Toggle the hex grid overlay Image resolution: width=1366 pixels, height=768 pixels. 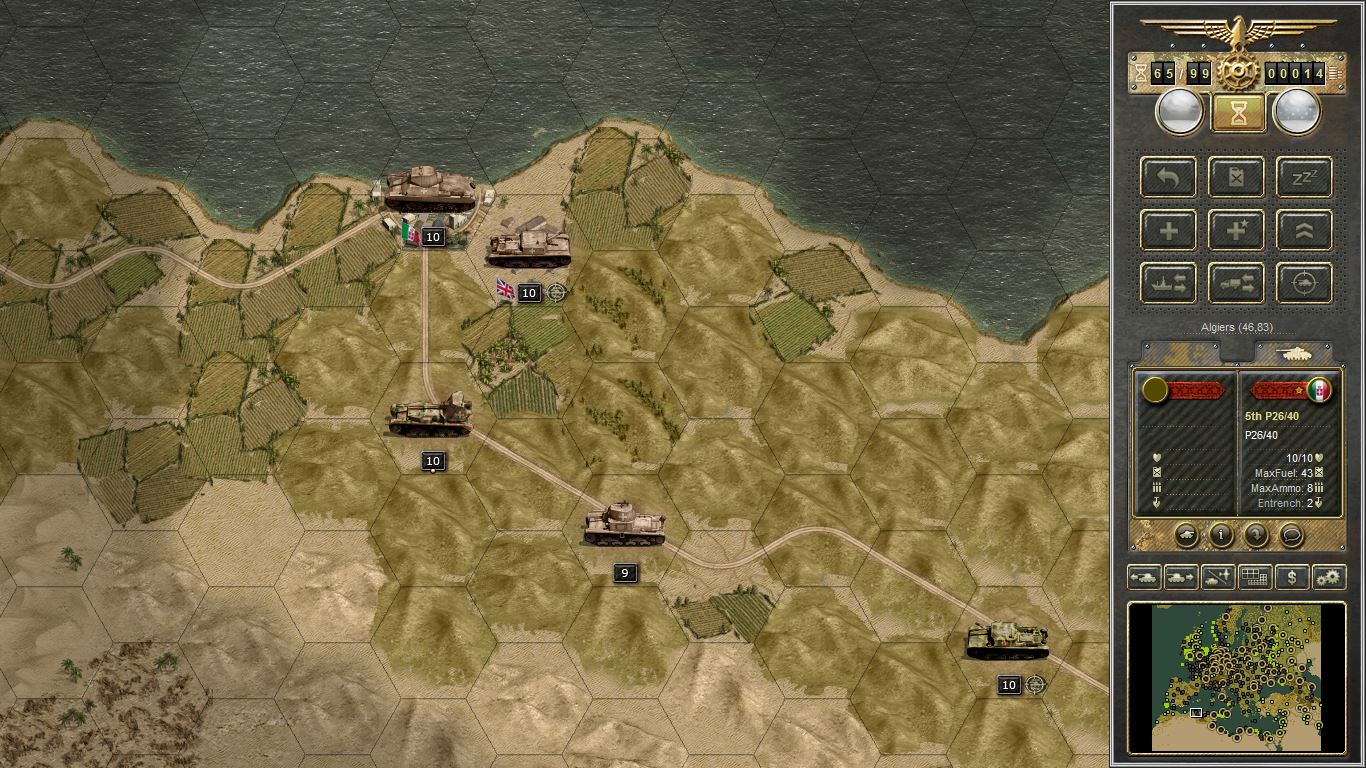coord(1255,577)
